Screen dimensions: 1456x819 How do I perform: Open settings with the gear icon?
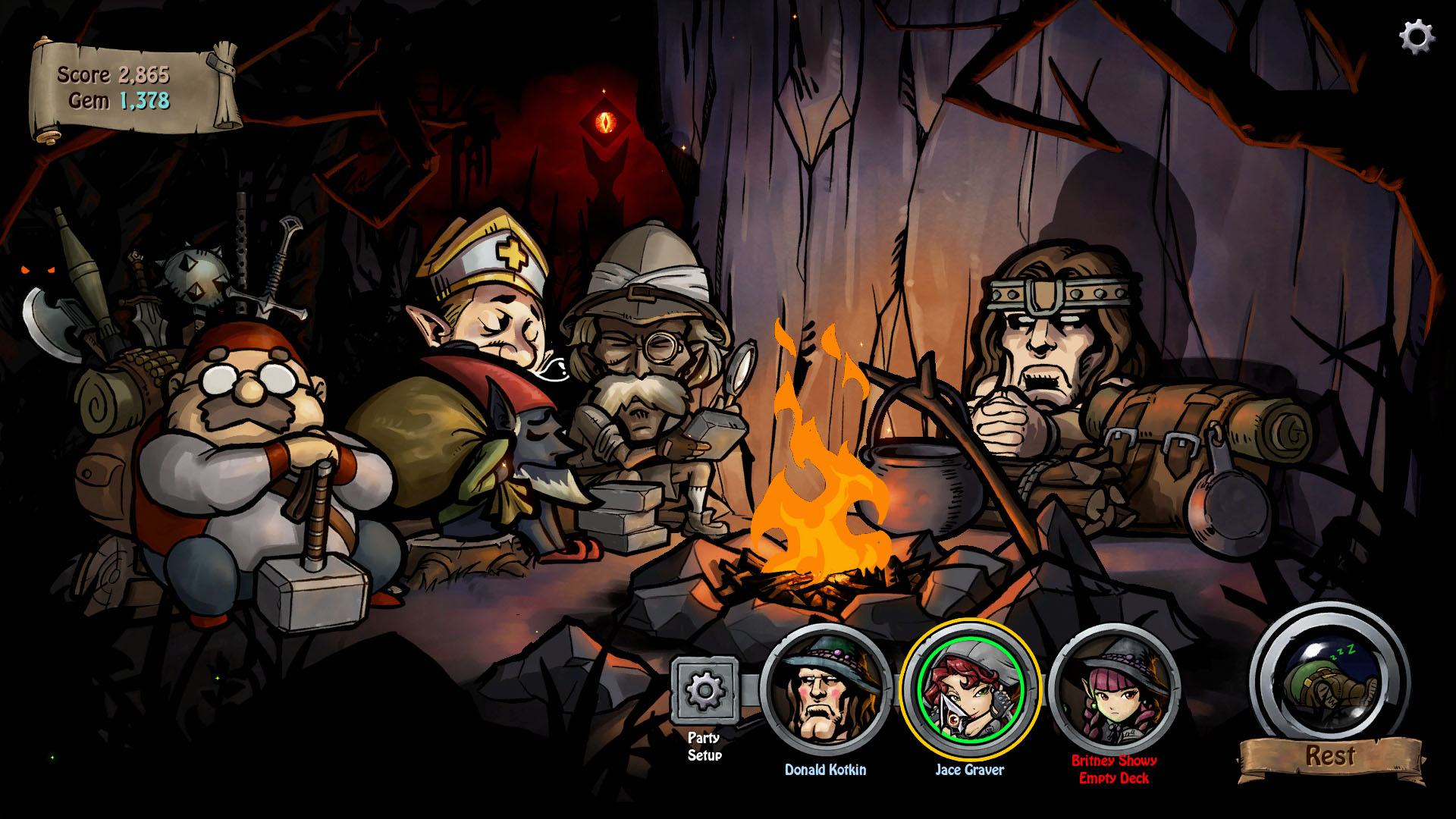pyautogui.click(x=1416, y=36)
